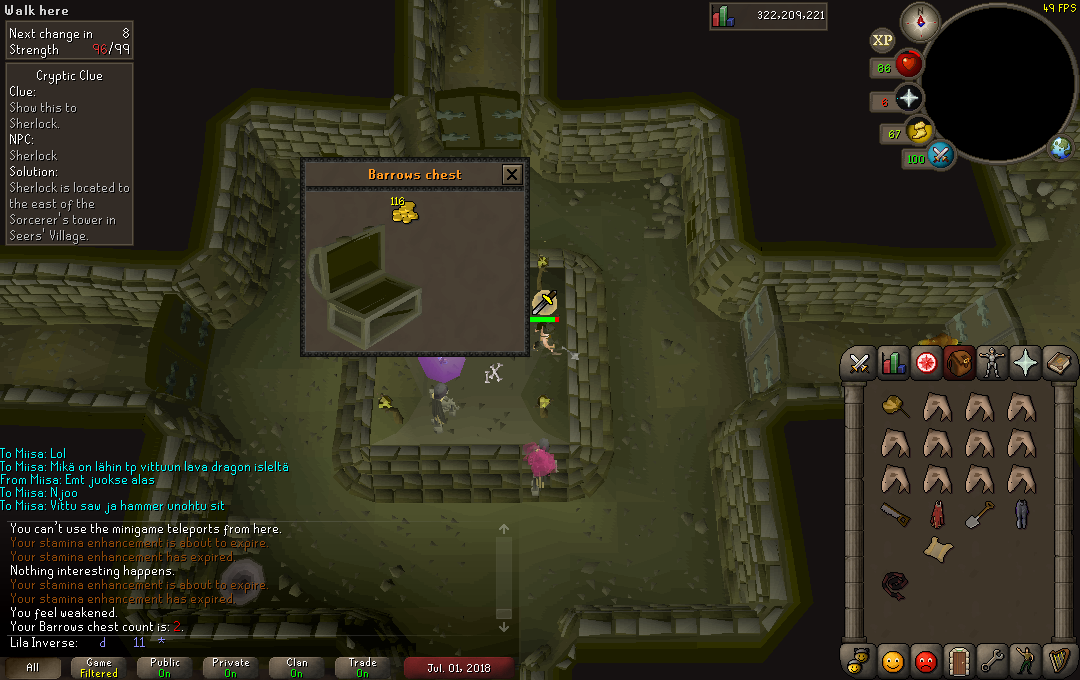Viewport: 1080px width, 680px height.
Task: Open the Combat Options tab
Action: click(x=858, y=364)
